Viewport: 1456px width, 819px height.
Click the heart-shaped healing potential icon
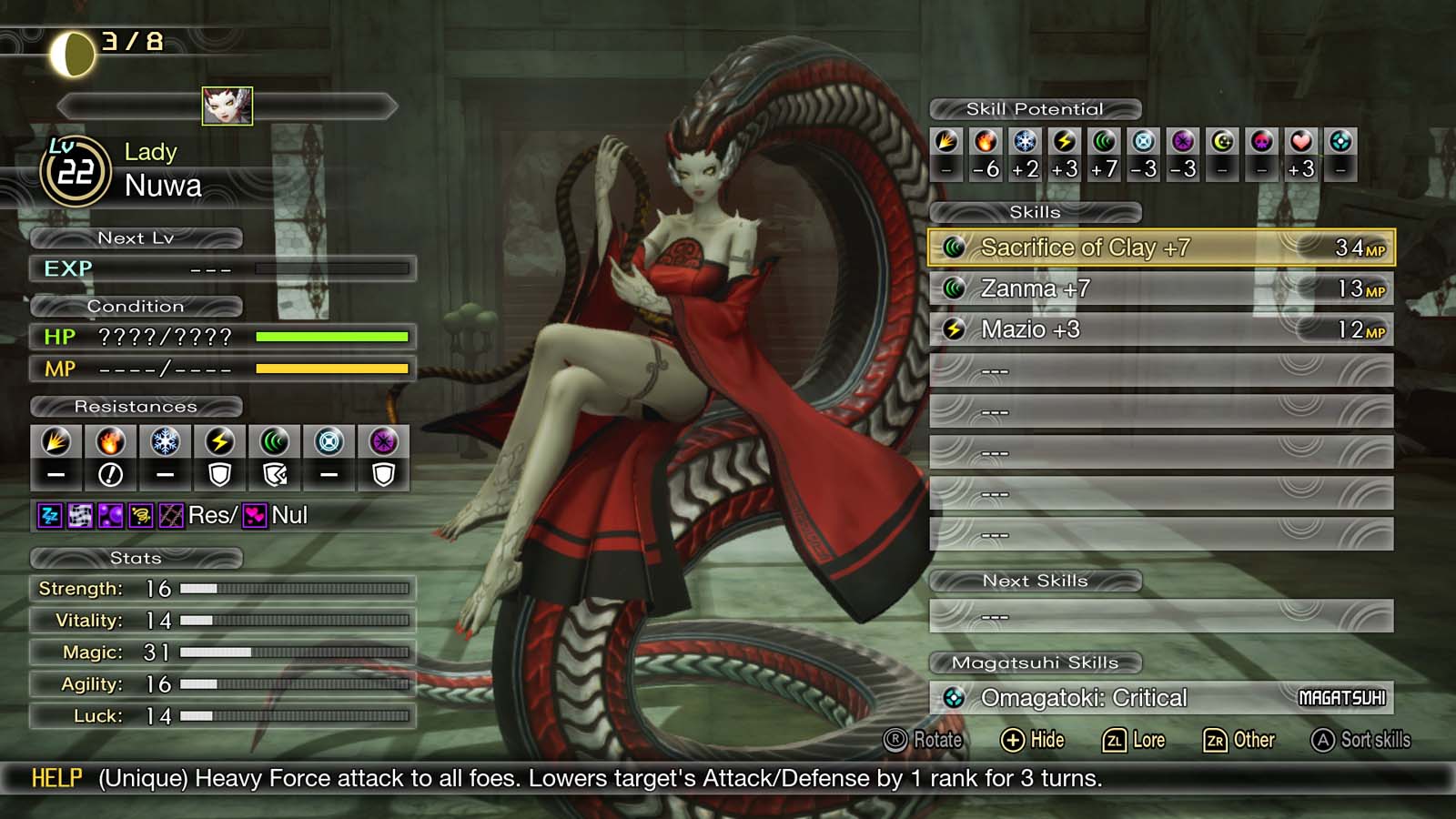(x=1299, y=141)
